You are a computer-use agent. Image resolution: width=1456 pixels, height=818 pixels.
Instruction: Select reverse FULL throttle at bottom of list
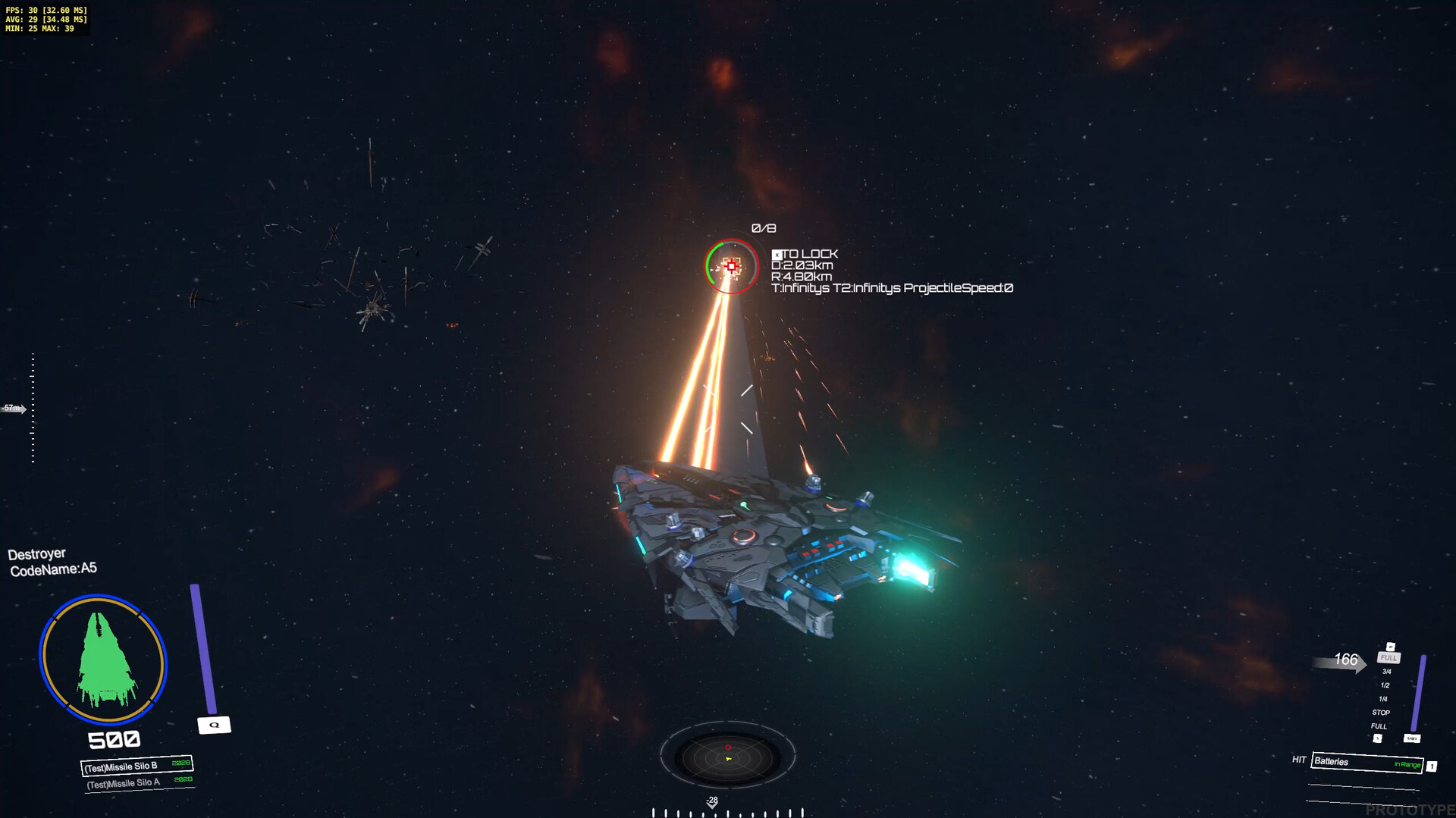[1377, 726]
